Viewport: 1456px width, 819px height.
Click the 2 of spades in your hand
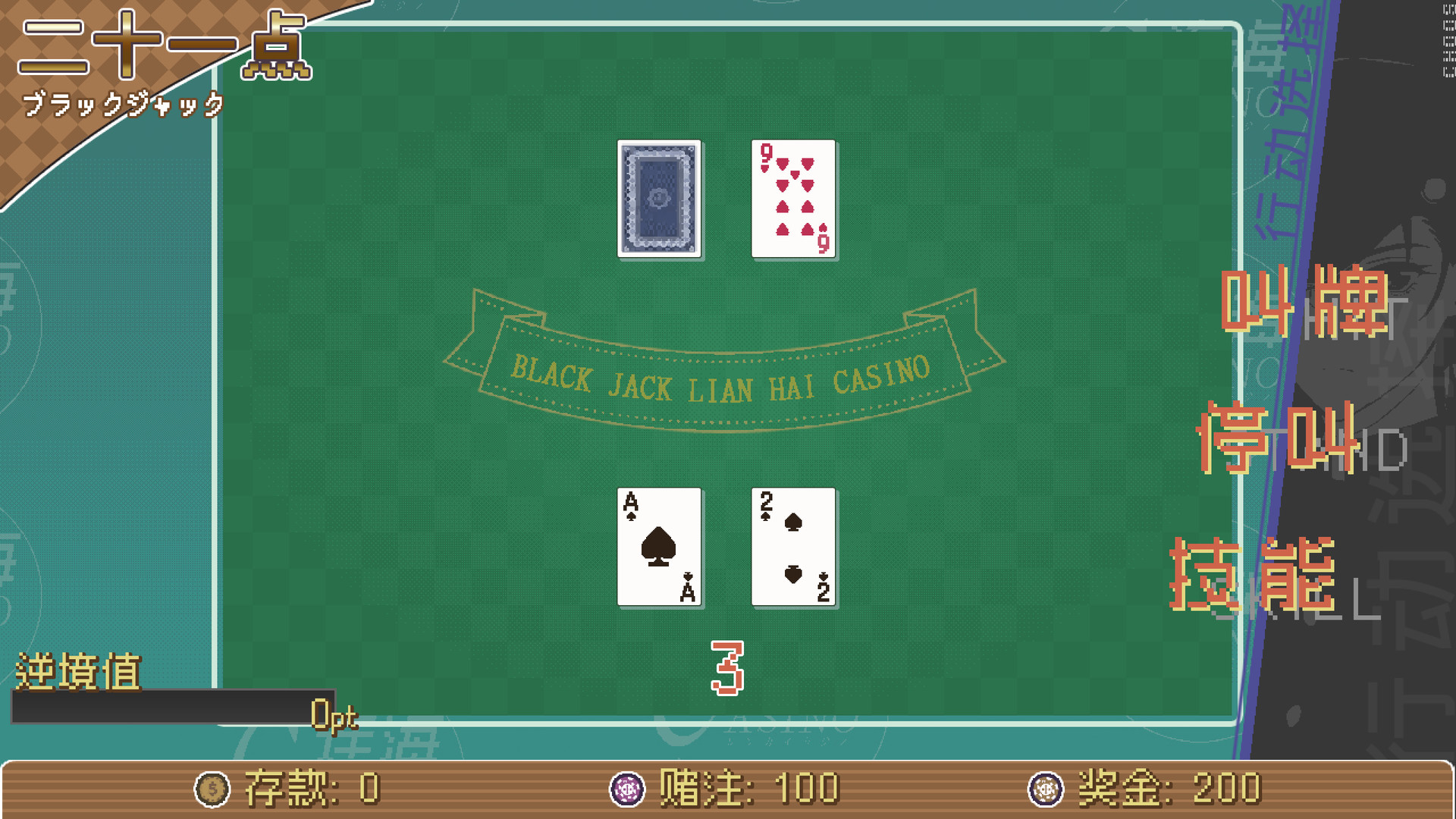coord(792,547)
